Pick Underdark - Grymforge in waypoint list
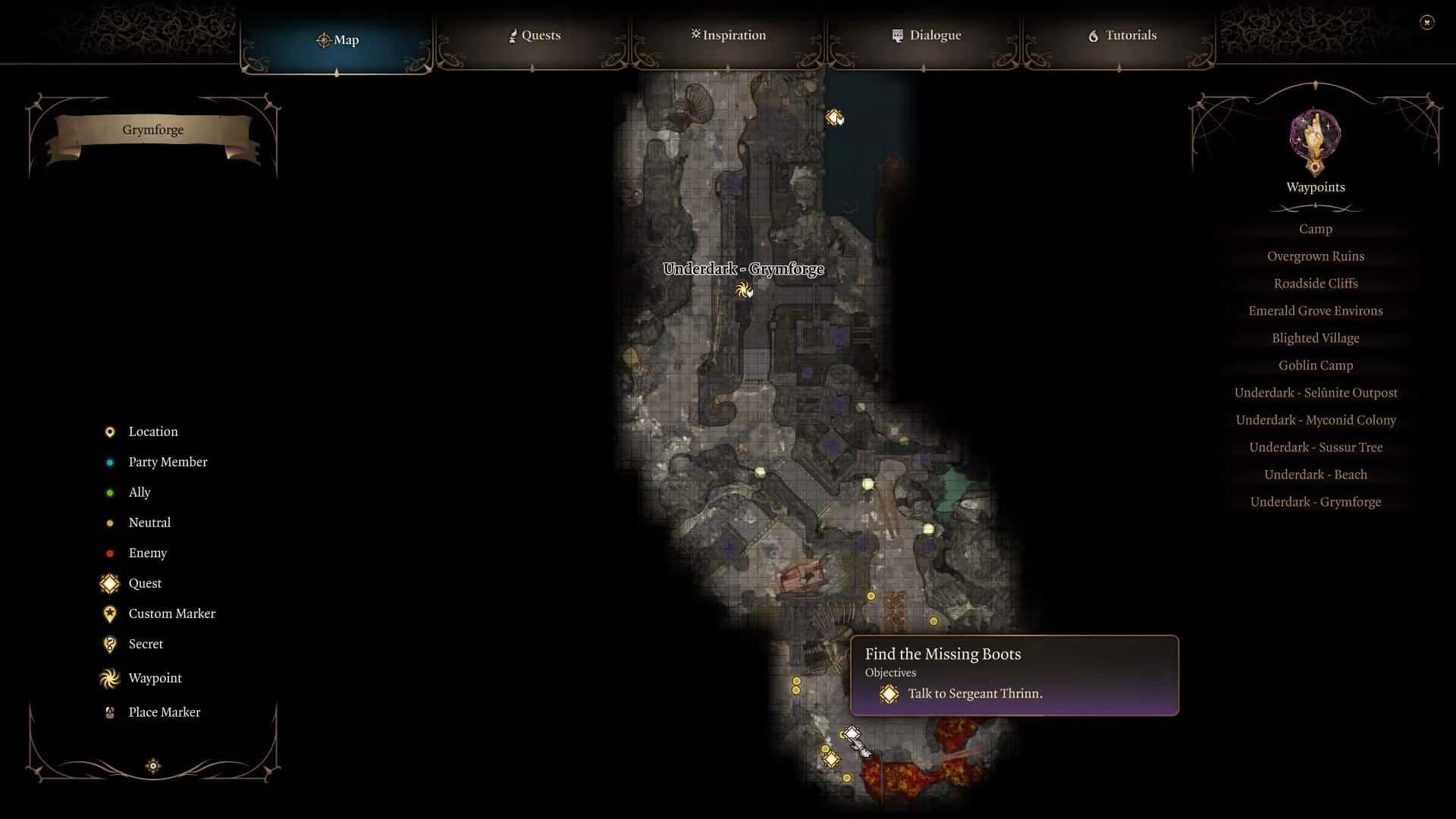 (1315, 502)
